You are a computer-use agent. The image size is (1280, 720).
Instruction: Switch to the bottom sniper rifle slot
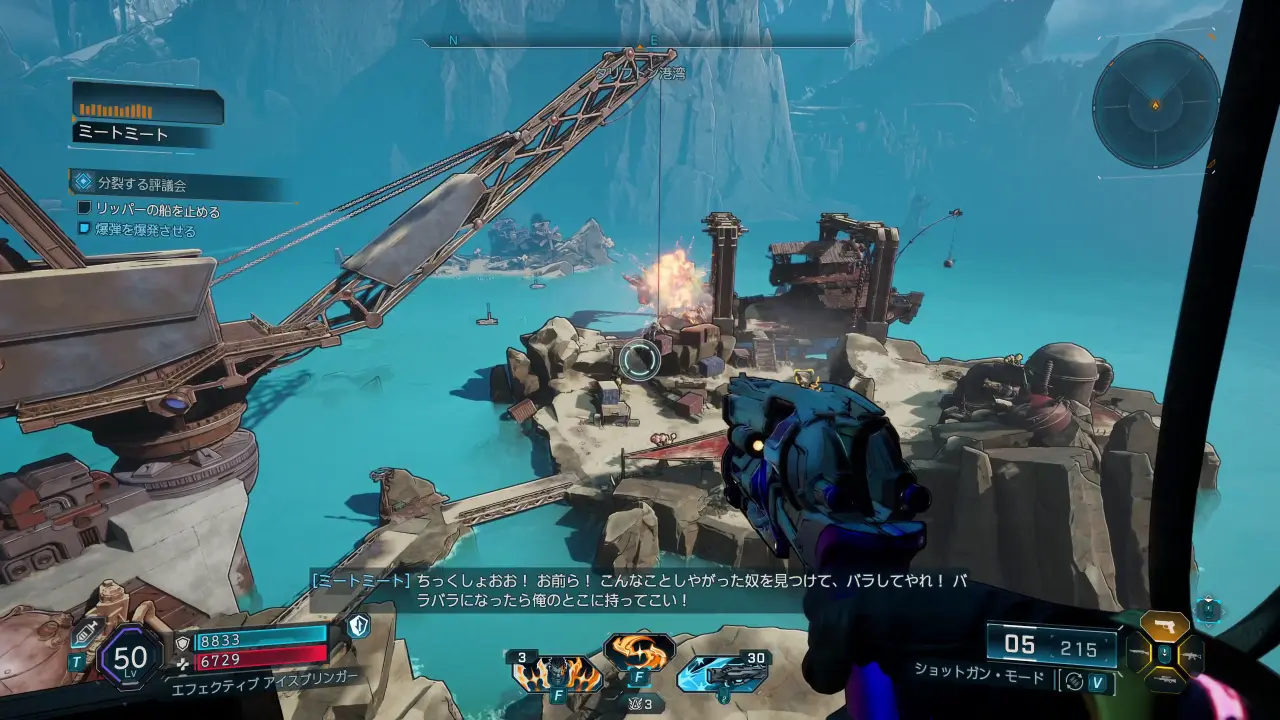1164,680
